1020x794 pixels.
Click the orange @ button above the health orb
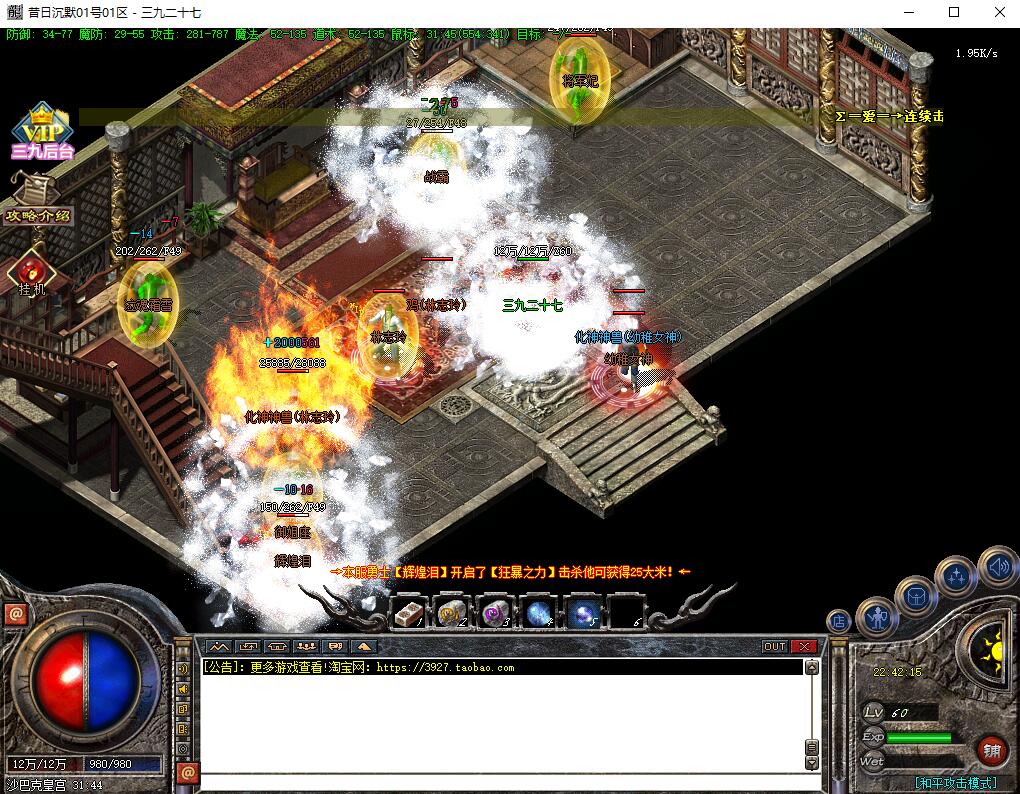(15, 615)
